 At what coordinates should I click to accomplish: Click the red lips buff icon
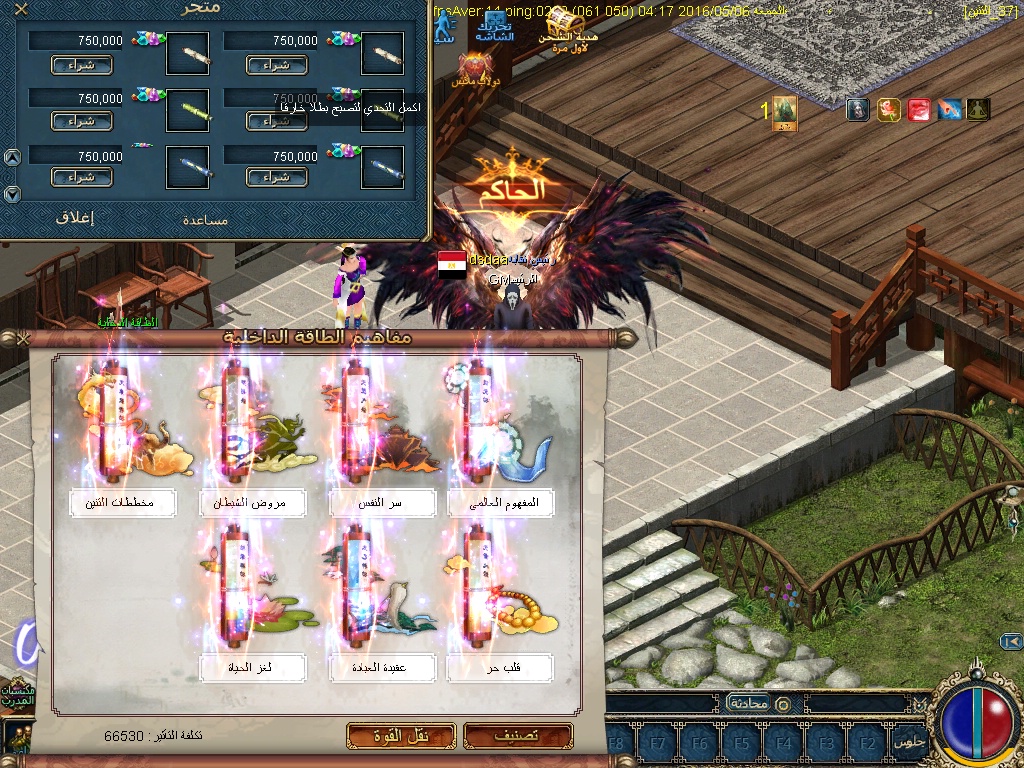919,110
